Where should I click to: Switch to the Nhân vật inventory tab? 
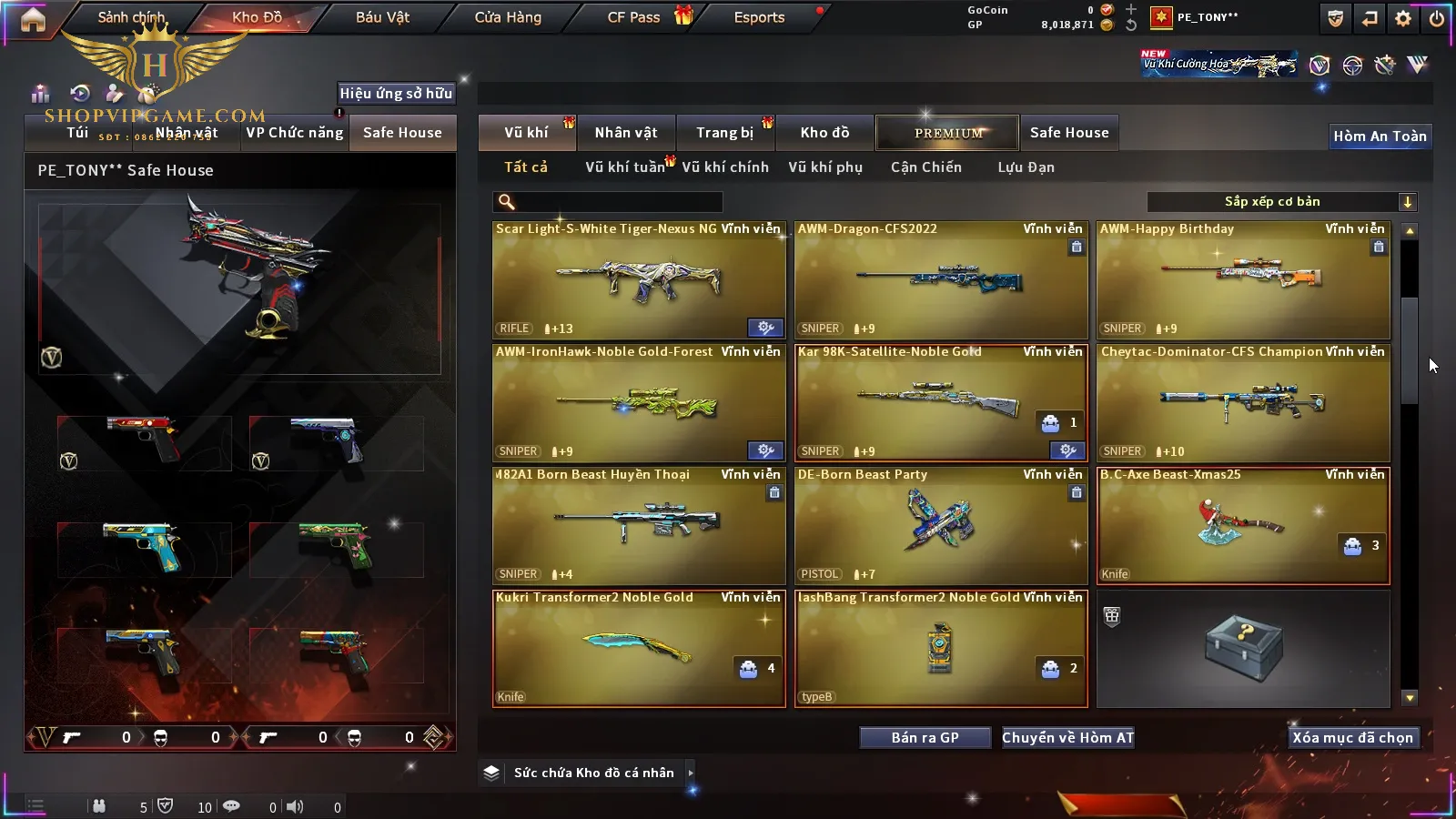click(x=626, y=133)
